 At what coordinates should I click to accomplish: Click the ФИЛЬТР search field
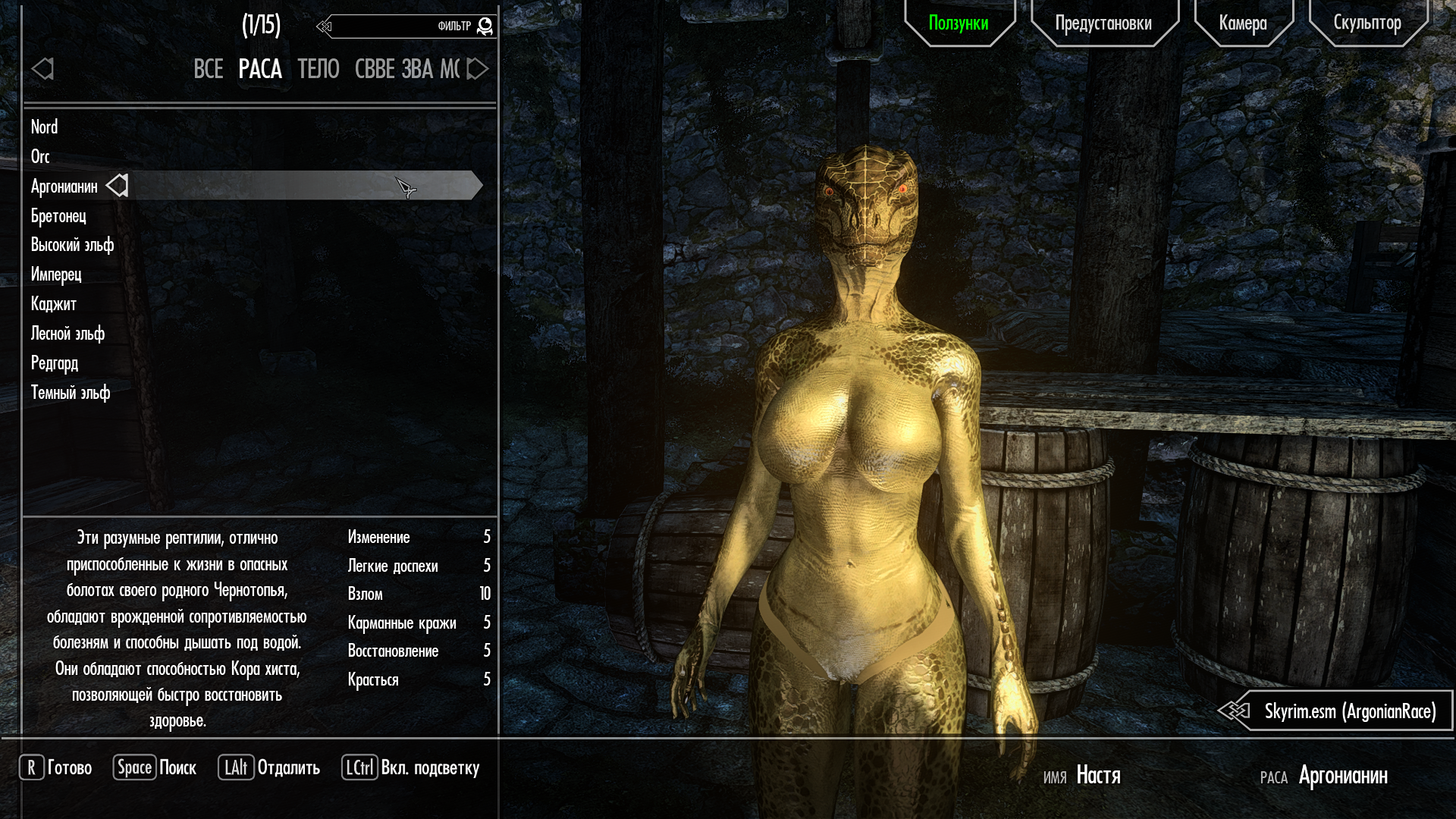tap(394, 27)
